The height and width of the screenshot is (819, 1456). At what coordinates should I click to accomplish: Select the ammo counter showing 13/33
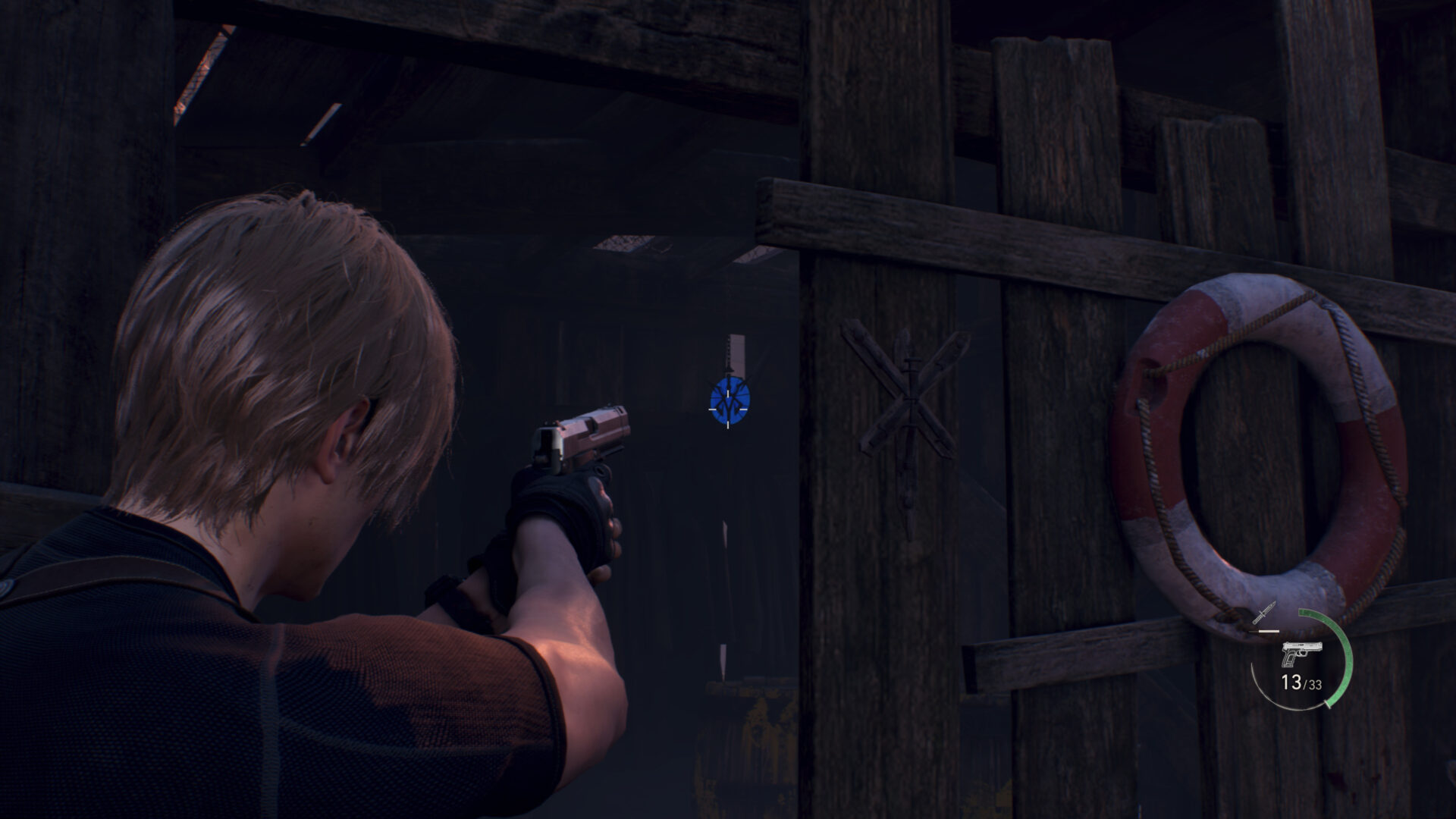click(1303, 682)
